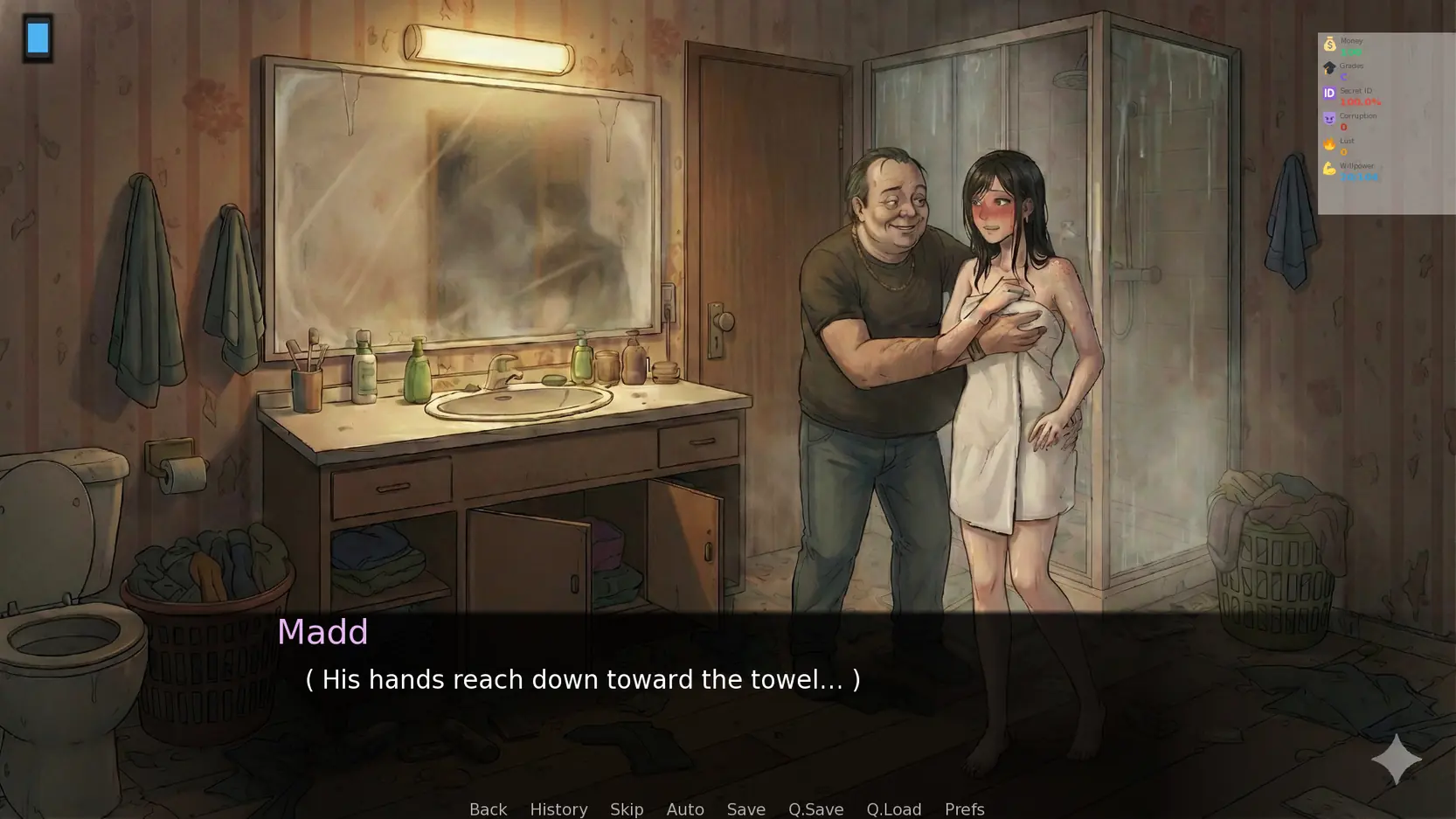Toggle Auto dialogue advance

(x=685, y=809)
